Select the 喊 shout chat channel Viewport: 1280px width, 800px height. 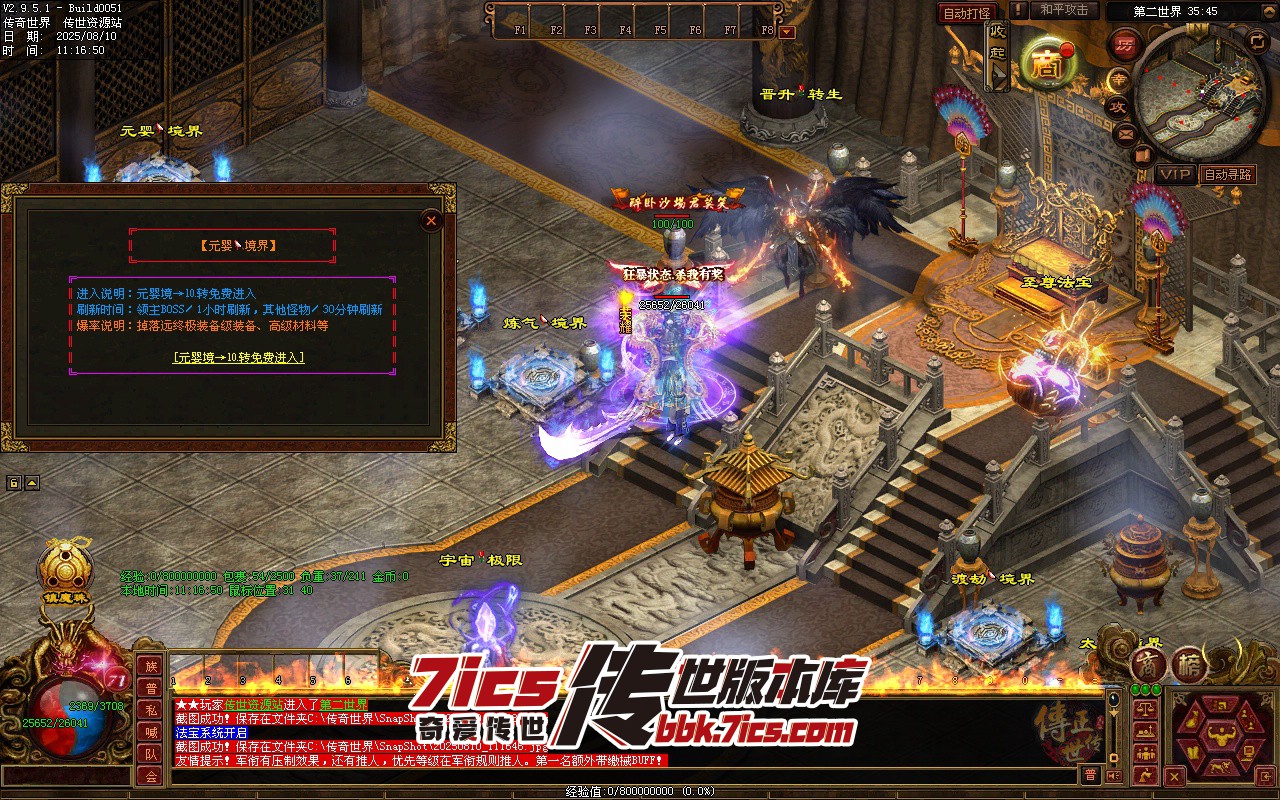(x=150, y=732)
